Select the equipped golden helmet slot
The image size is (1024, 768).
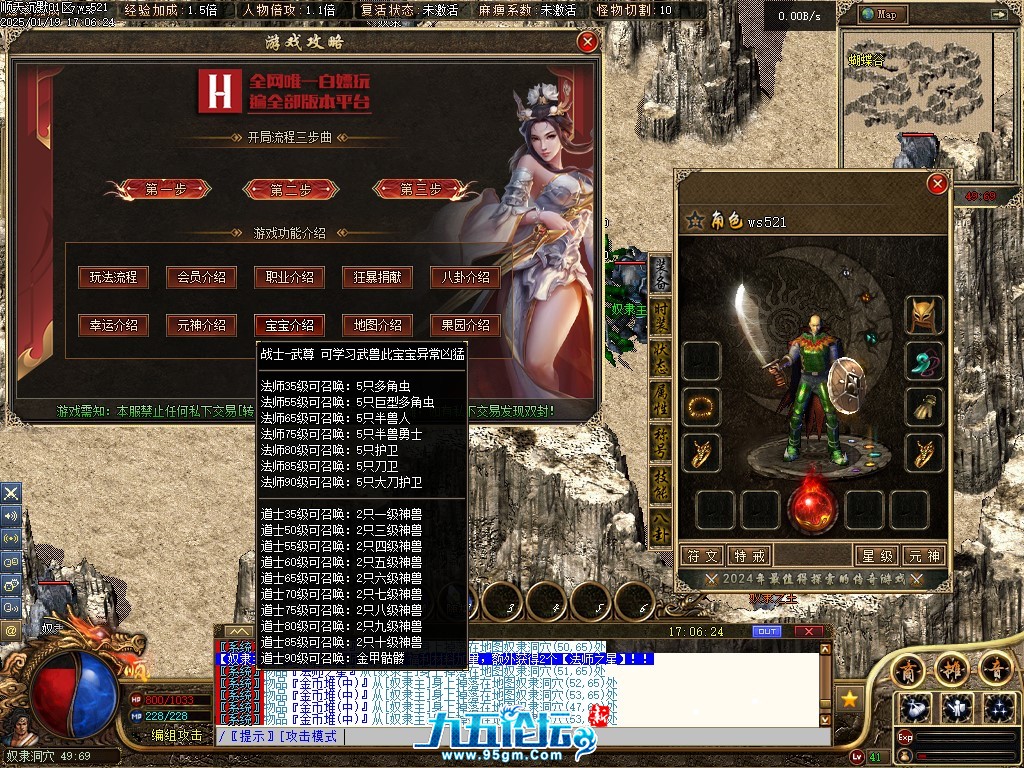[924, 315]
